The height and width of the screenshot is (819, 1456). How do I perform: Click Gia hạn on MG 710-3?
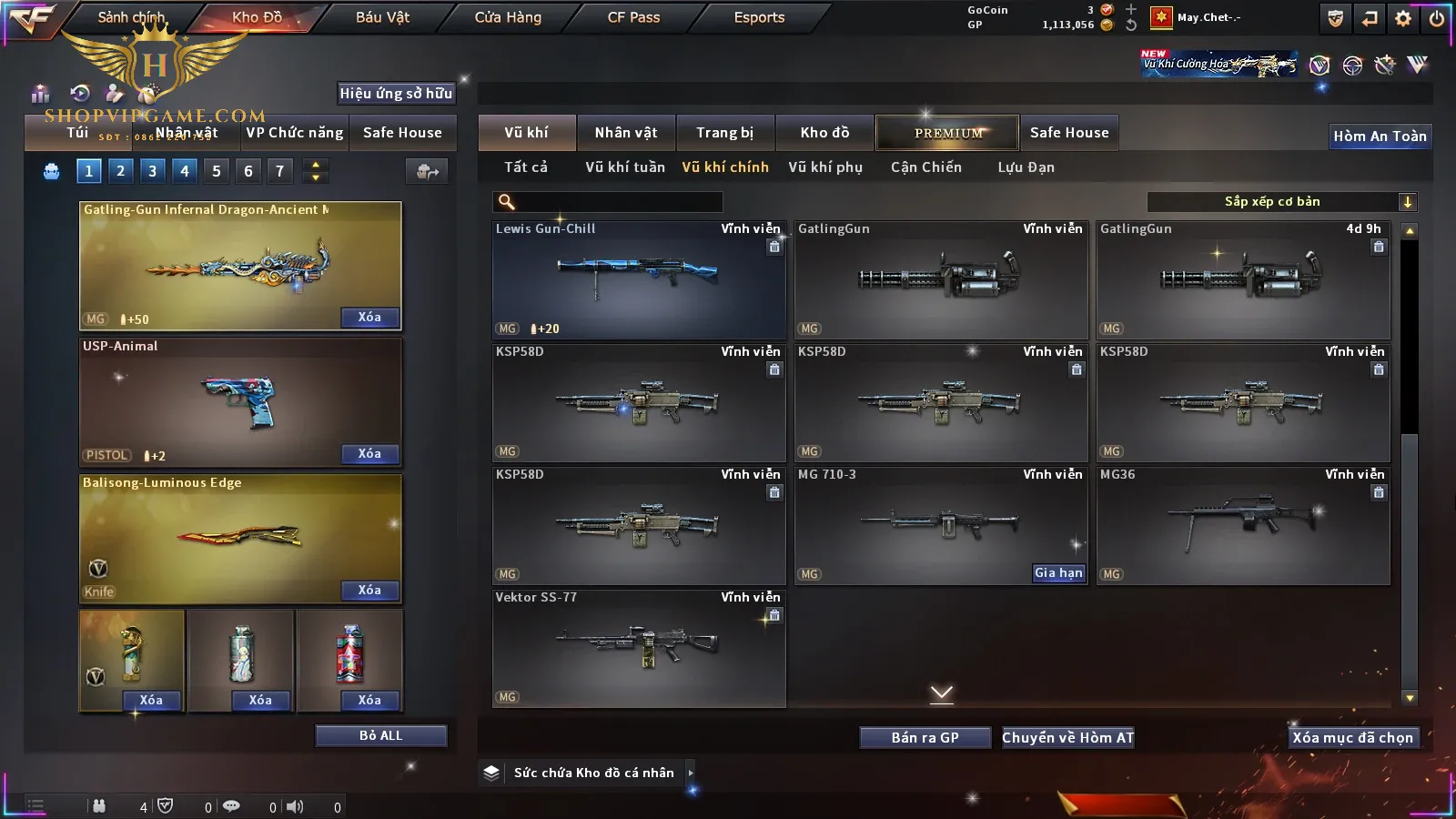click(1058, 573)
